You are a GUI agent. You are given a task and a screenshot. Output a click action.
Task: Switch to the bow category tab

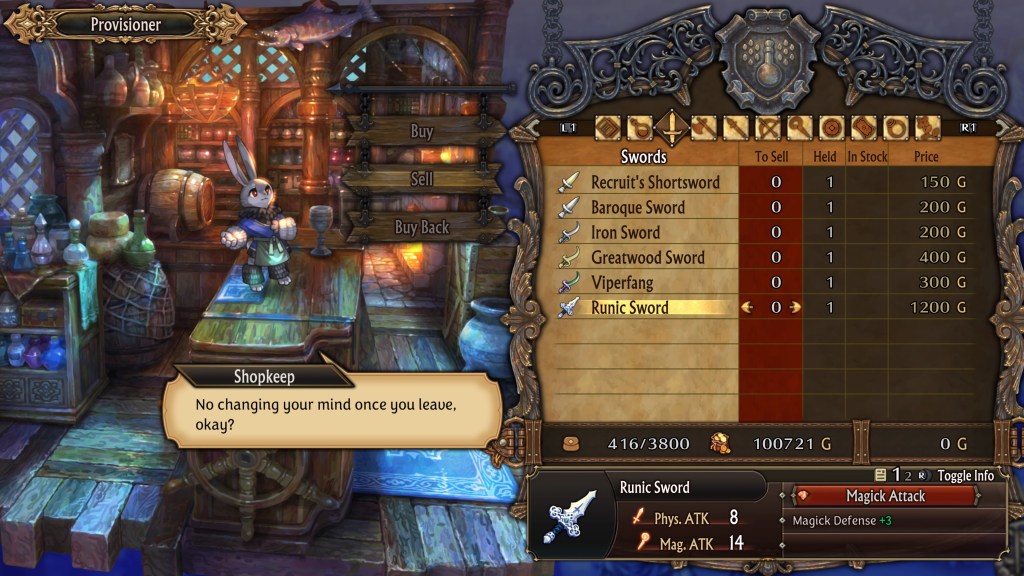[x=769, y=128]
